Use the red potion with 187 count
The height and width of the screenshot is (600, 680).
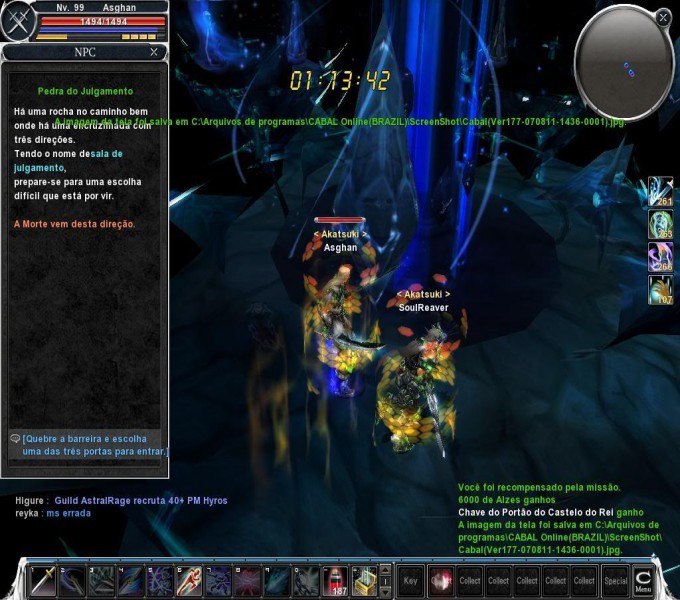click(337, 581)
